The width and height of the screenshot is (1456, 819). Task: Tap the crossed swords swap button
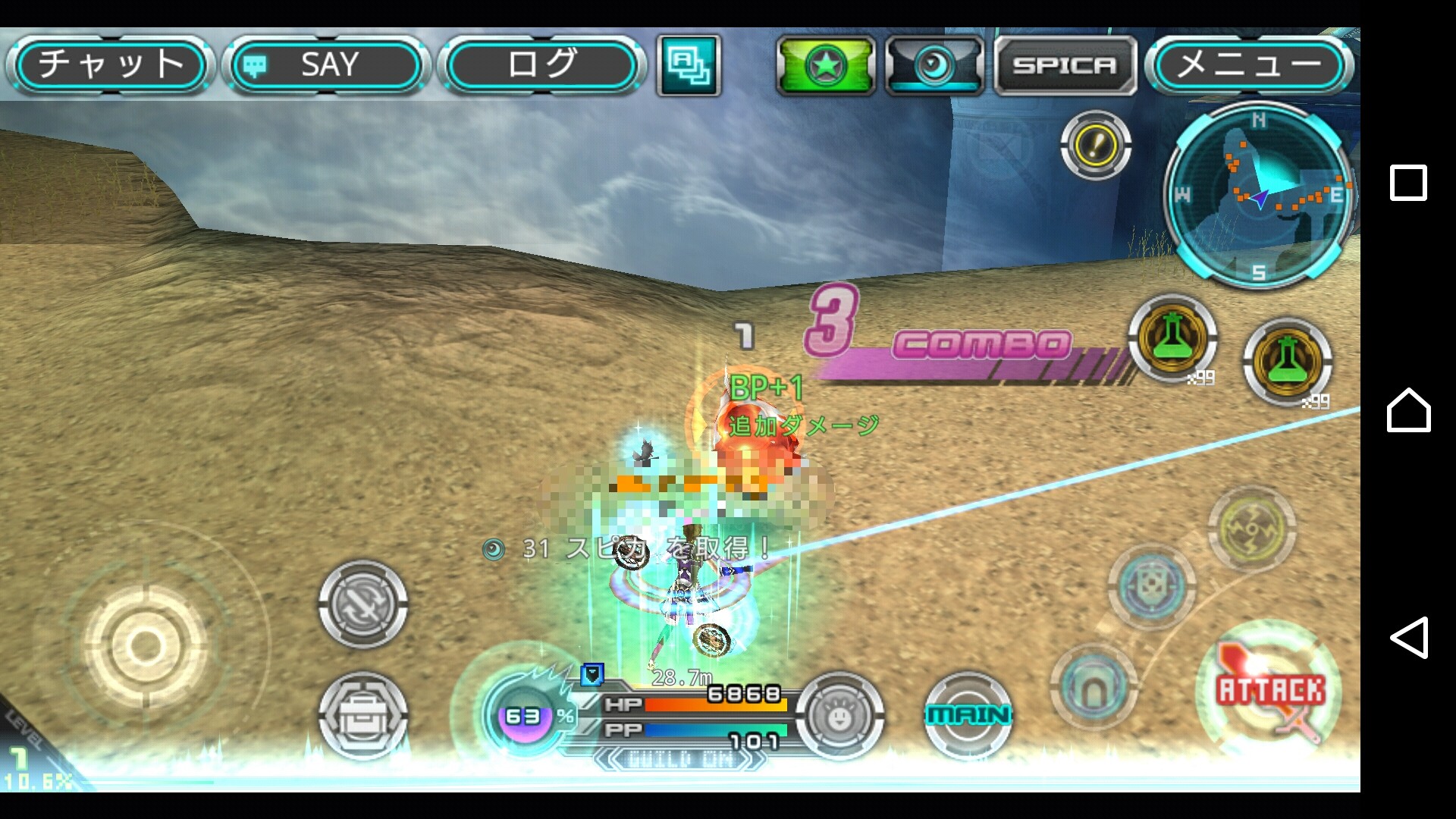pos(362,604)
